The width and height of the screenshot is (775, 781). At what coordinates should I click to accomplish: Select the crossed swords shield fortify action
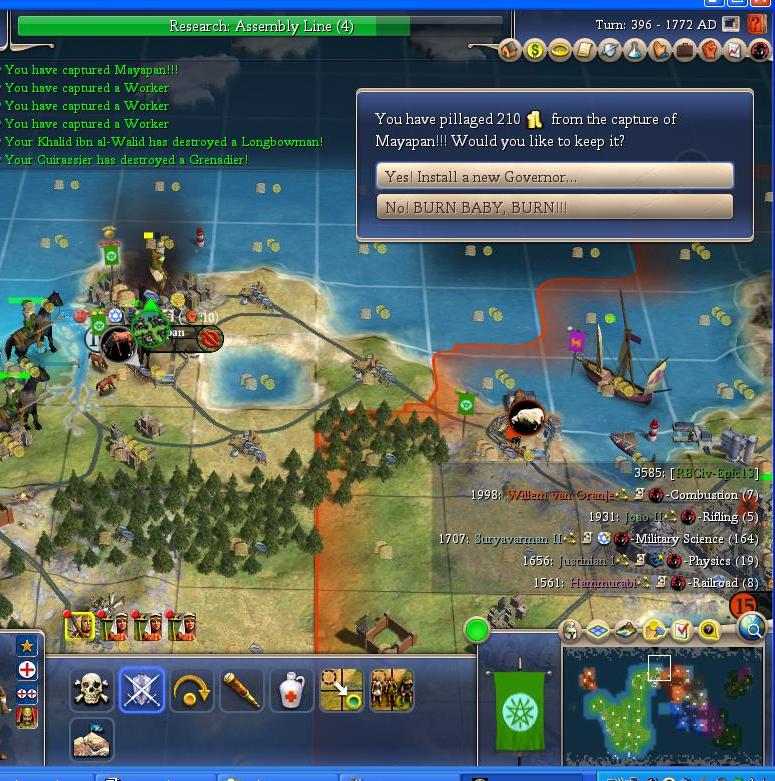pyautogui.click(x=141, y=689)
